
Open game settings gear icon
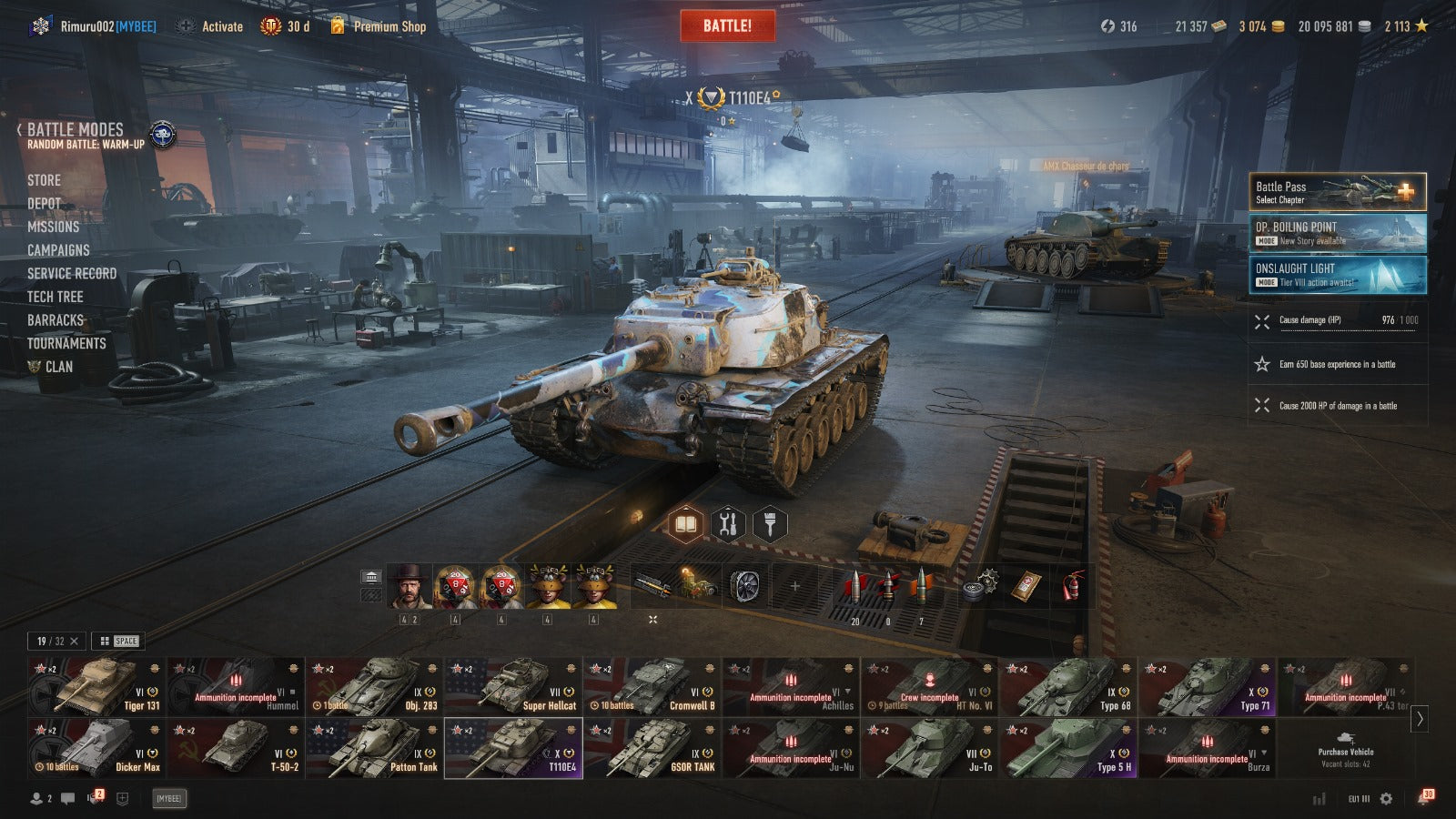point(1386,798)
